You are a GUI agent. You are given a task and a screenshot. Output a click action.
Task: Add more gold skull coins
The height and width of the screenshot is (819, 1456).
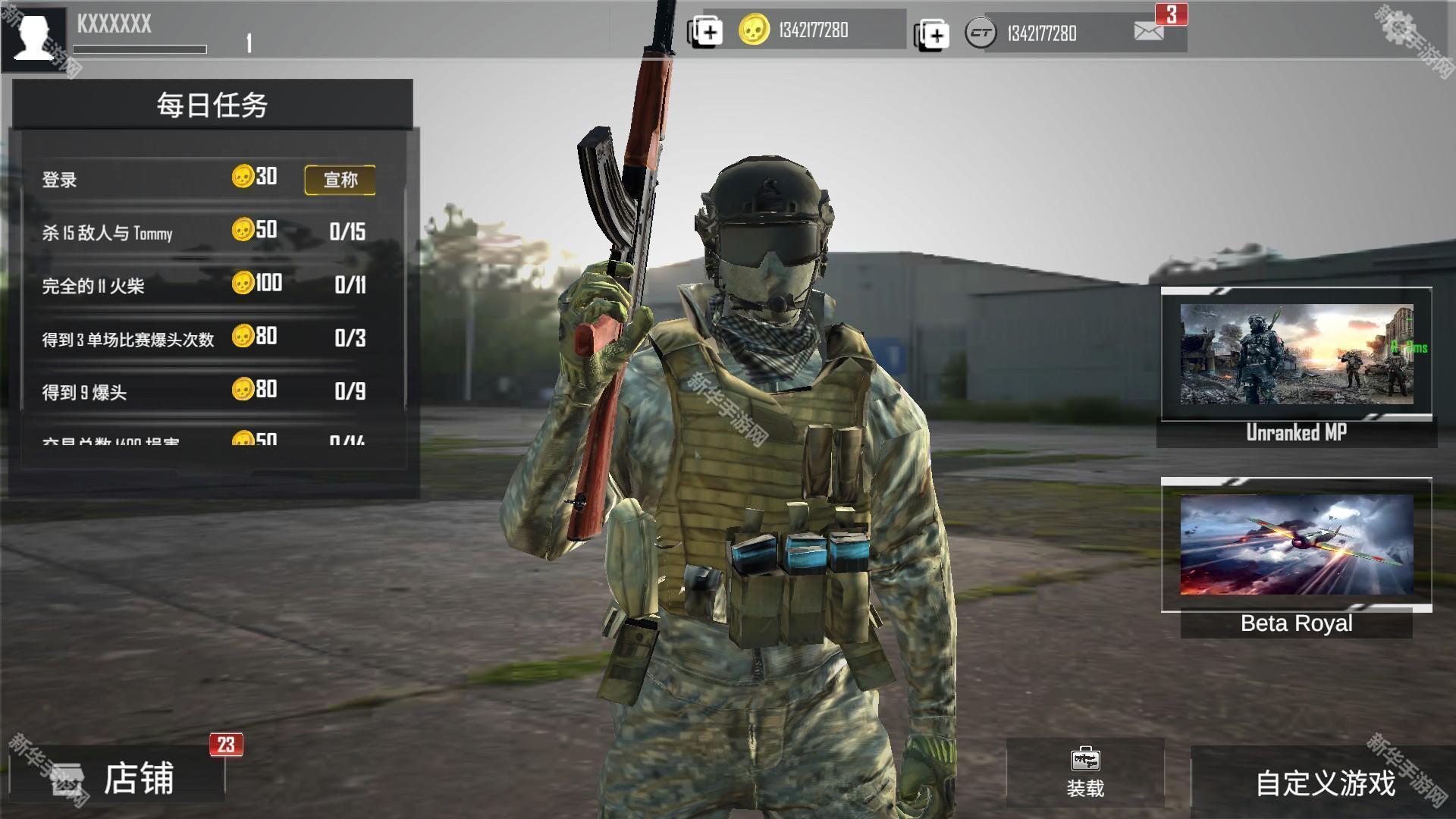point(704,32)
